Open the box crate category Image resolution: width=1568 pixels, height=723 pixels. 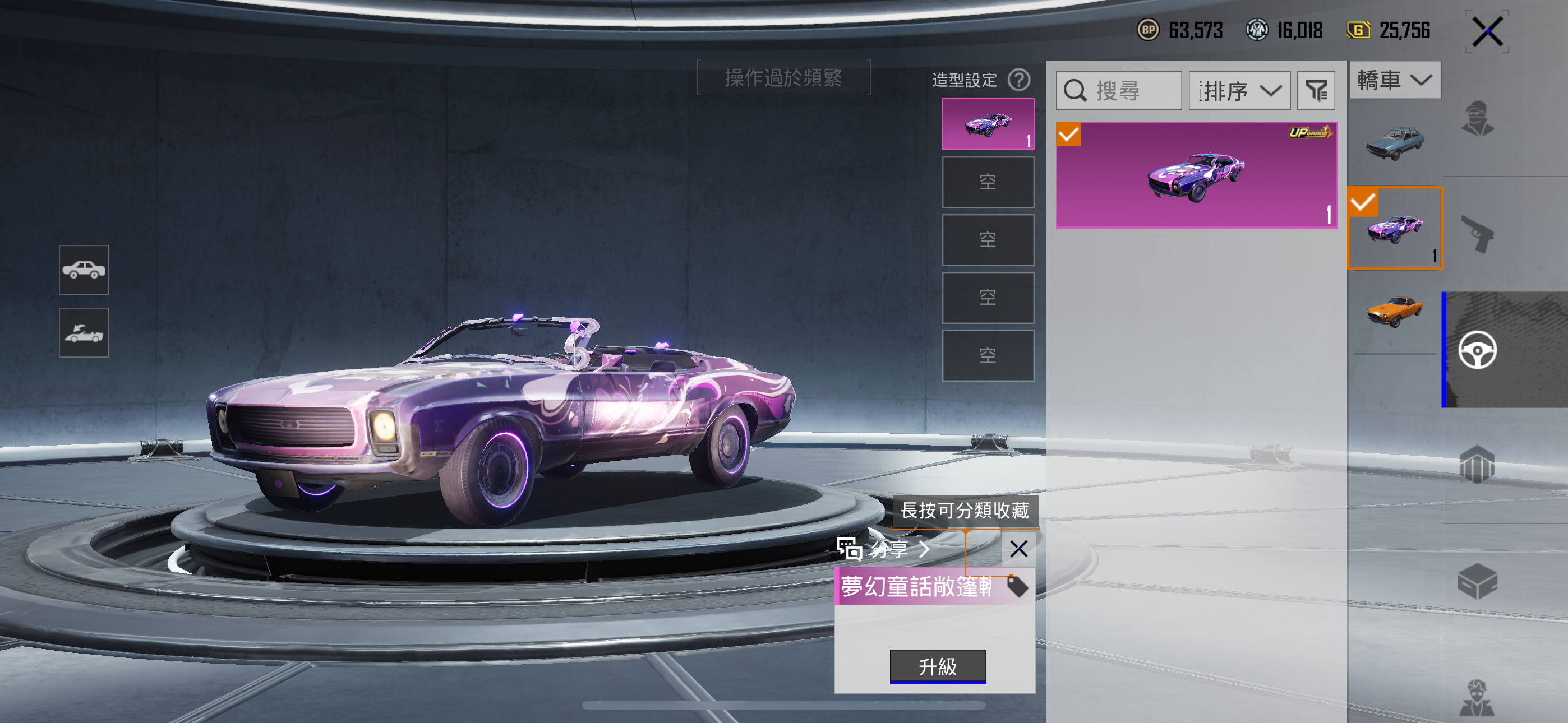(1477, 581)
